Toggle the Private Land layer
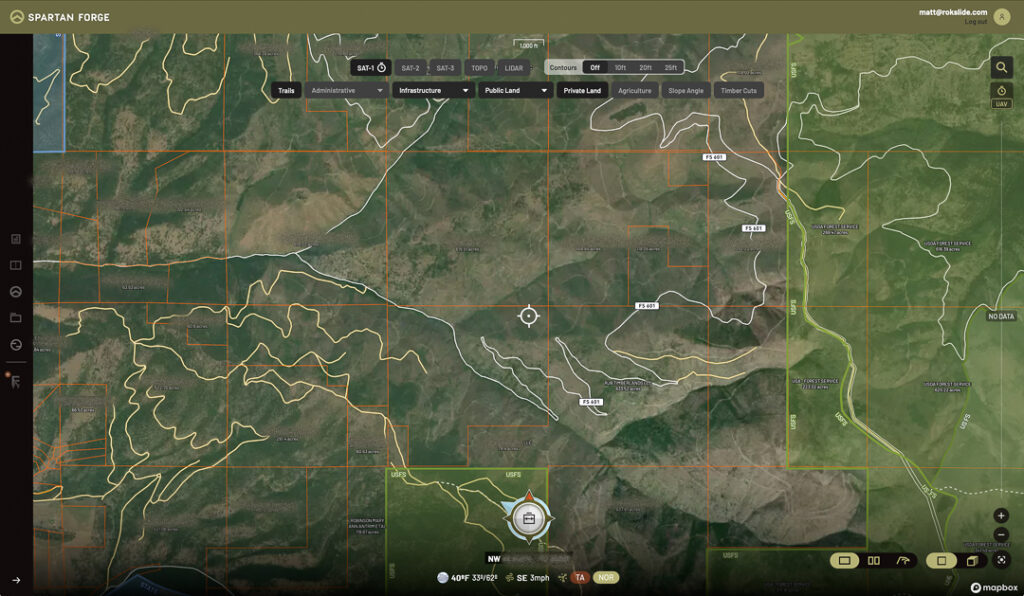The height and width of the screenshot is (596, 1024). point(582,90)
